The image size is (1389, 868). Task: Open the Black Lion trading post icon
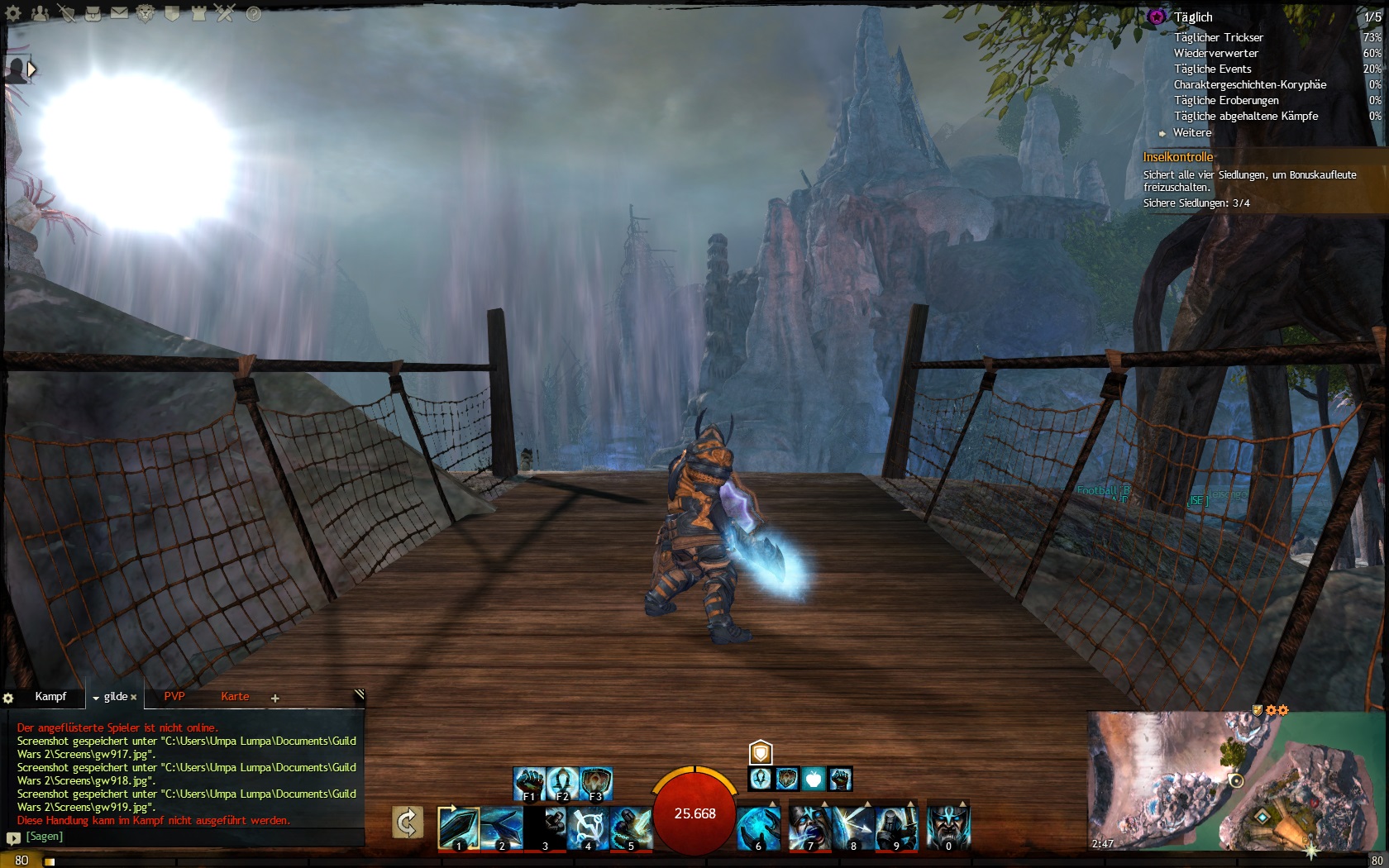(146, 13)
